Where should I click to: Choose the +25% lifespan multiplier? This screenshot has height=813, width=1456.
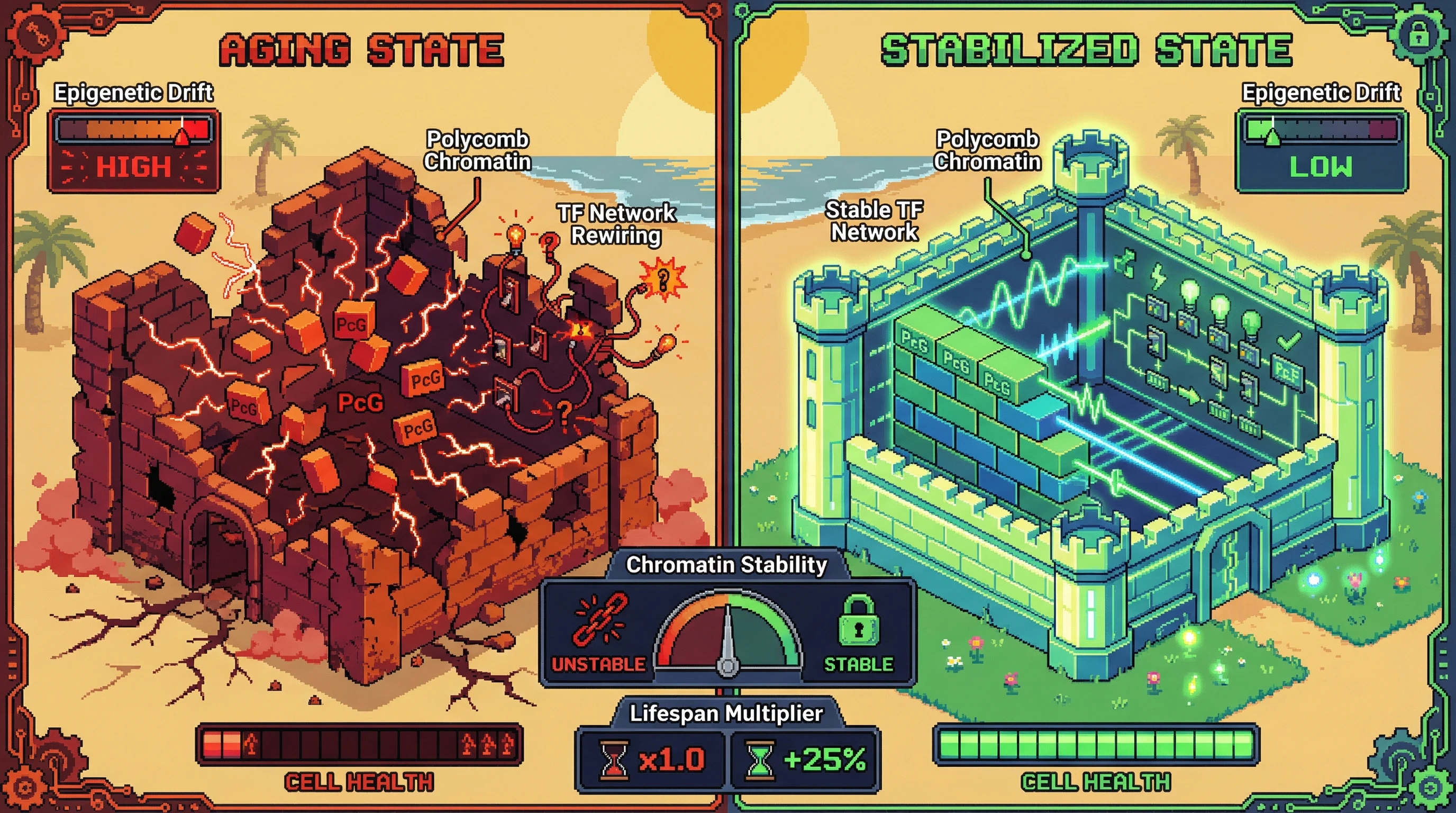pos(805,758)
